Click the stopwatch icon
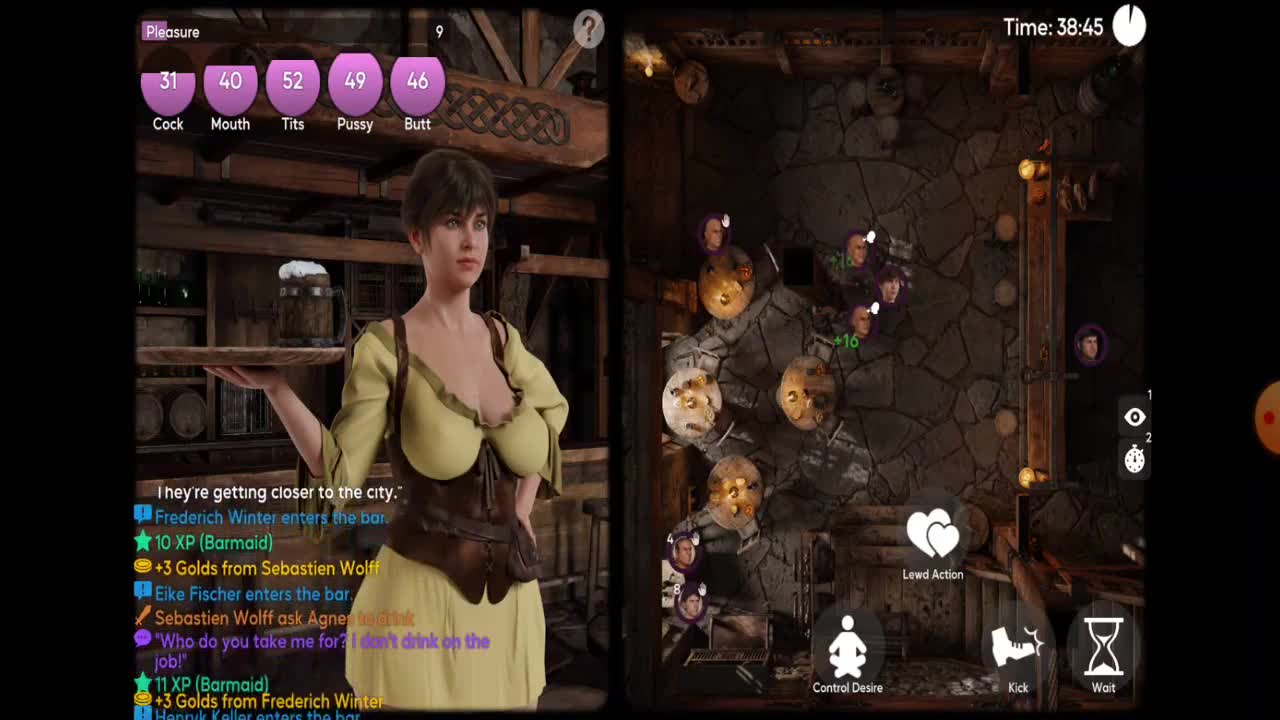1280x720 pixels. pyautogui.click(x=1134, y=459)
